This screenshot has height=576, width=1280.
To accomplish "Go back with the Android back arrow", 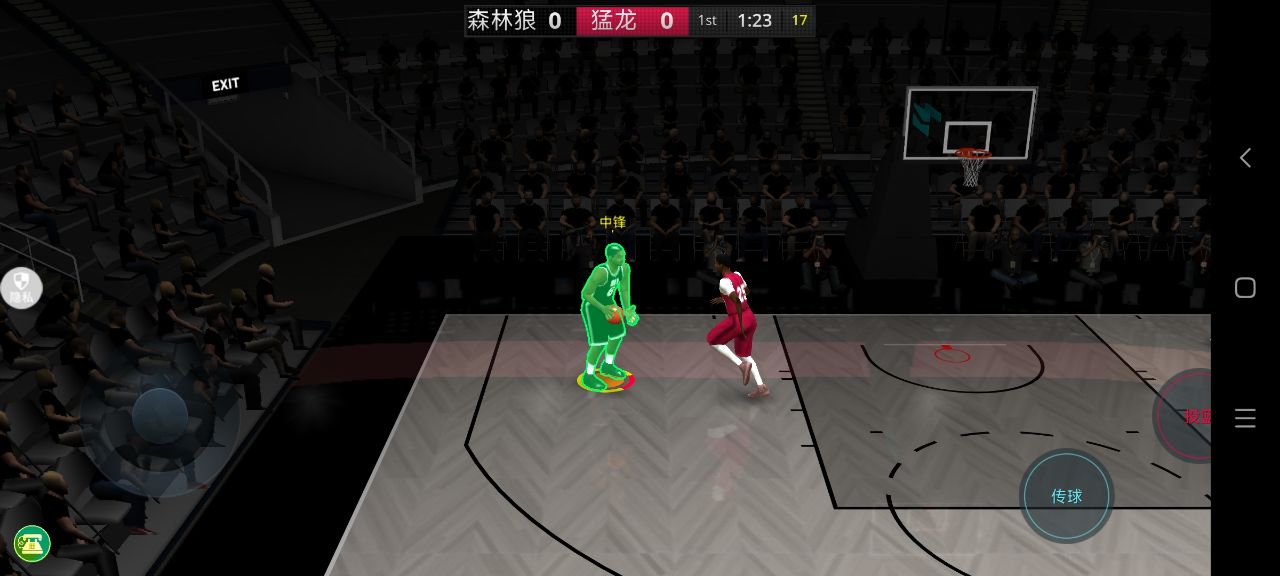I will pyautogui.click(x=1245, y=158).
